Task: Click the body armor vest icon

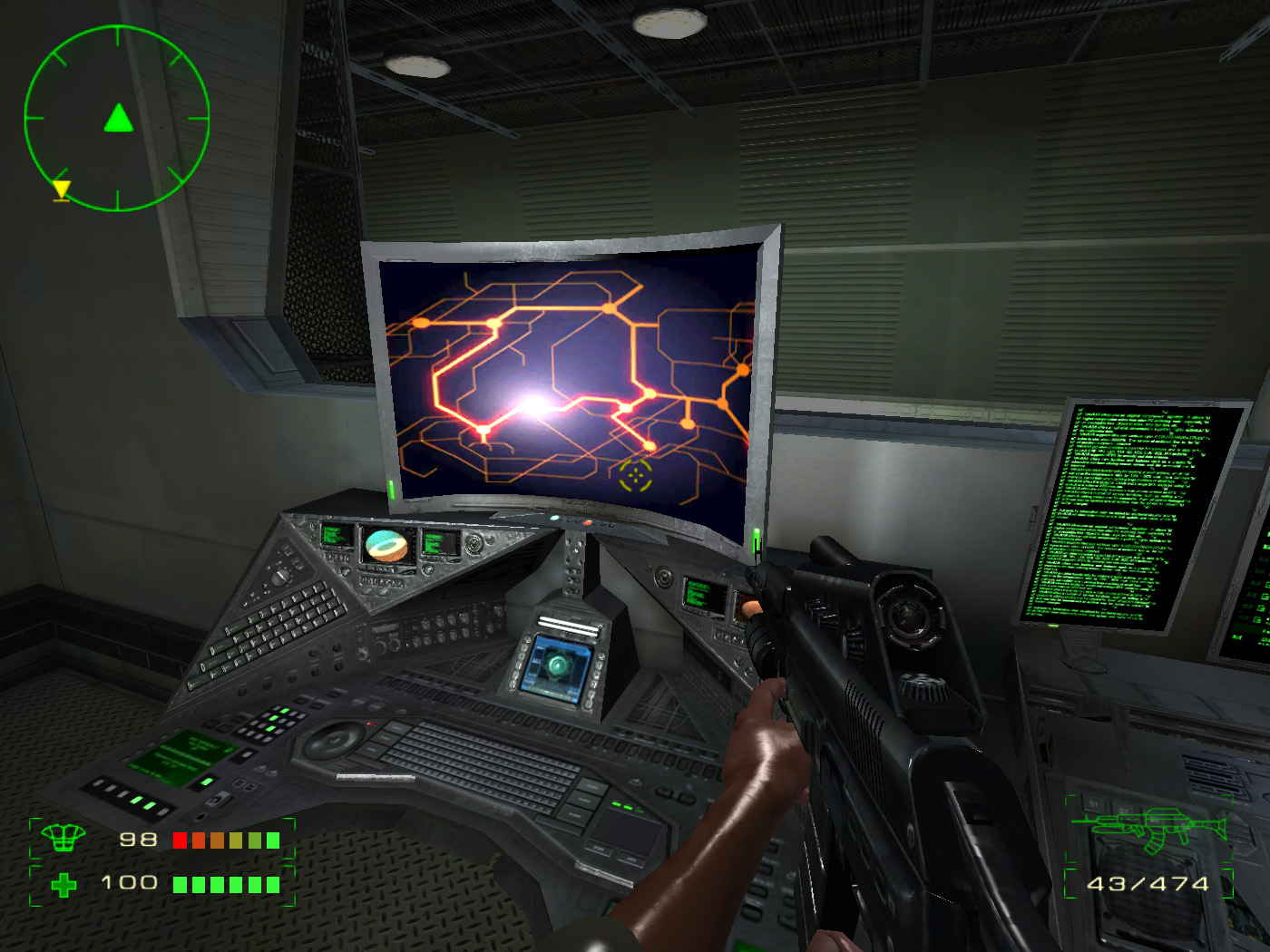Action: (63, 839)
